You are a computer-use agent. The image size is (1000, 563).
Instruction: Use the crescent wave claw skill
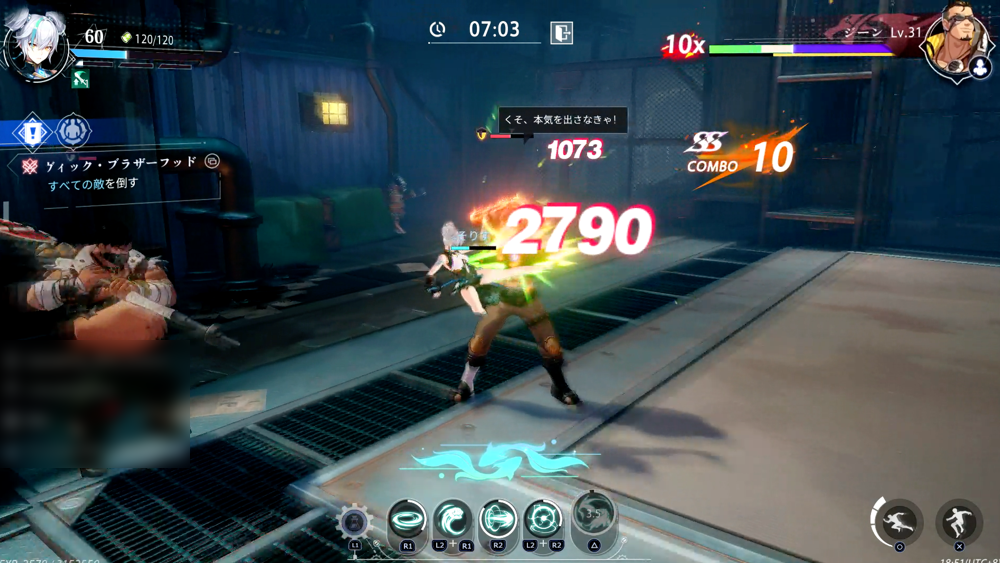[453, 519]
